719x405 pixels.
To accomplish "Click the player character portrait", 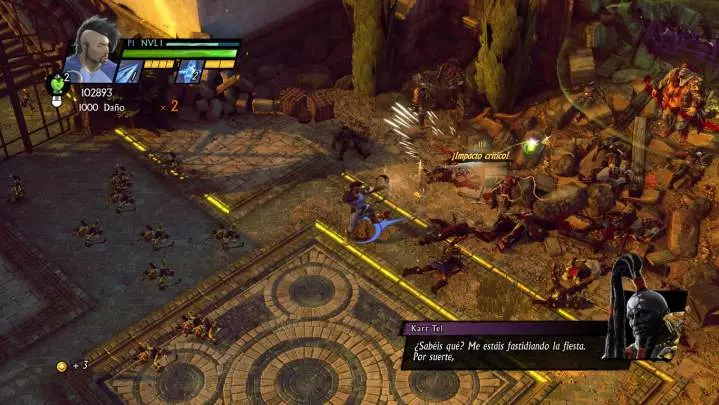I will [x=92, y=48].
